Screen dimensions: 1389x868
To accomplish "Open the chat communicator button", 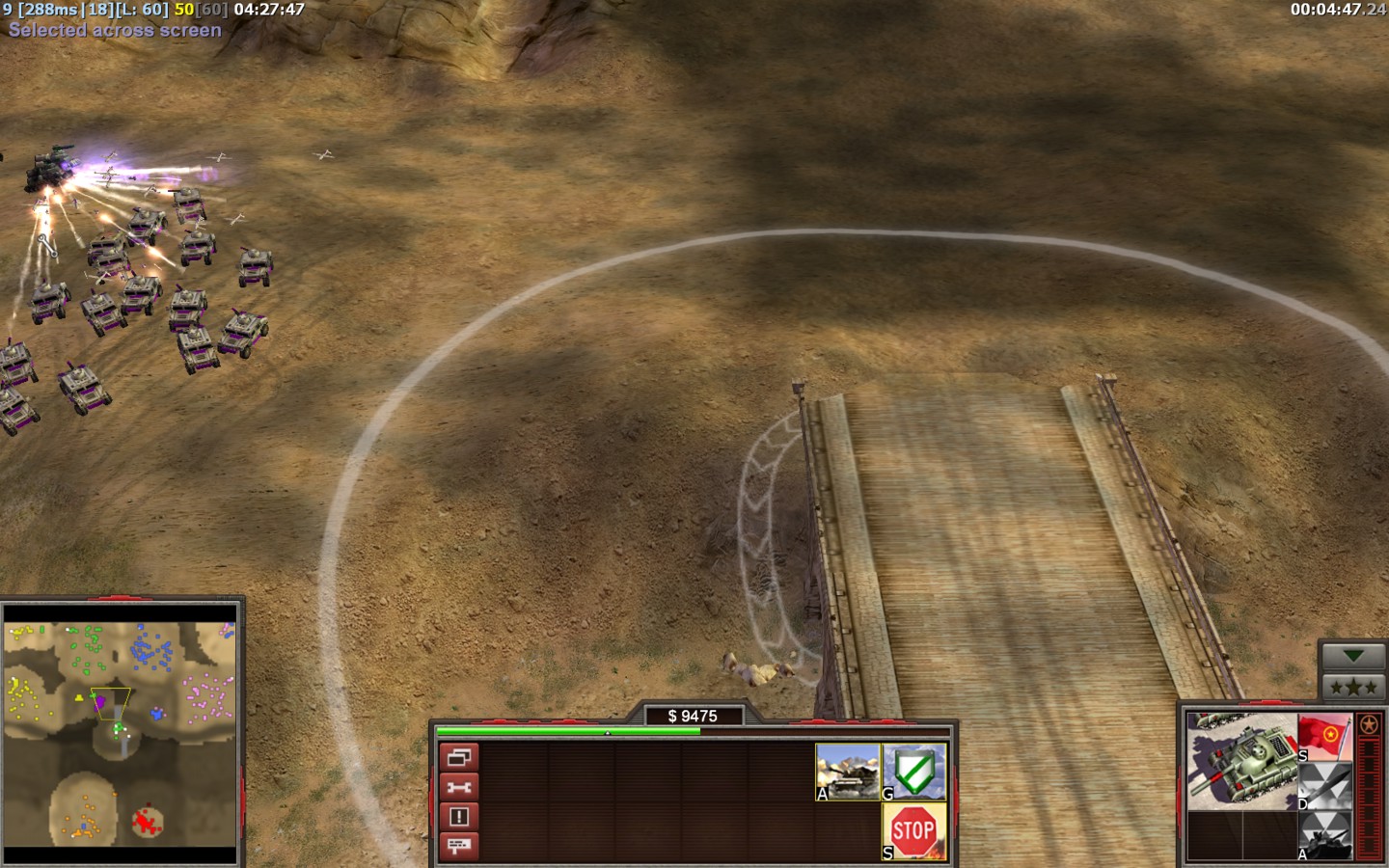I will pyautogui.click(x=459, y=846).
